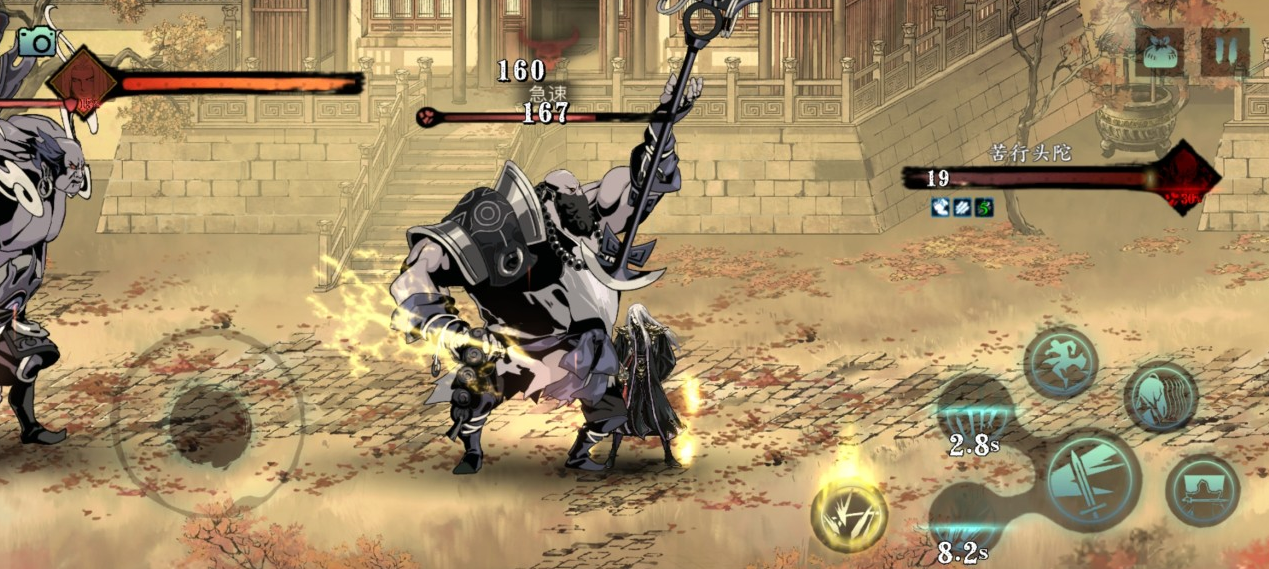
Task: Use the skill on 8.2s cooldown
Action: tap(965, 520)
